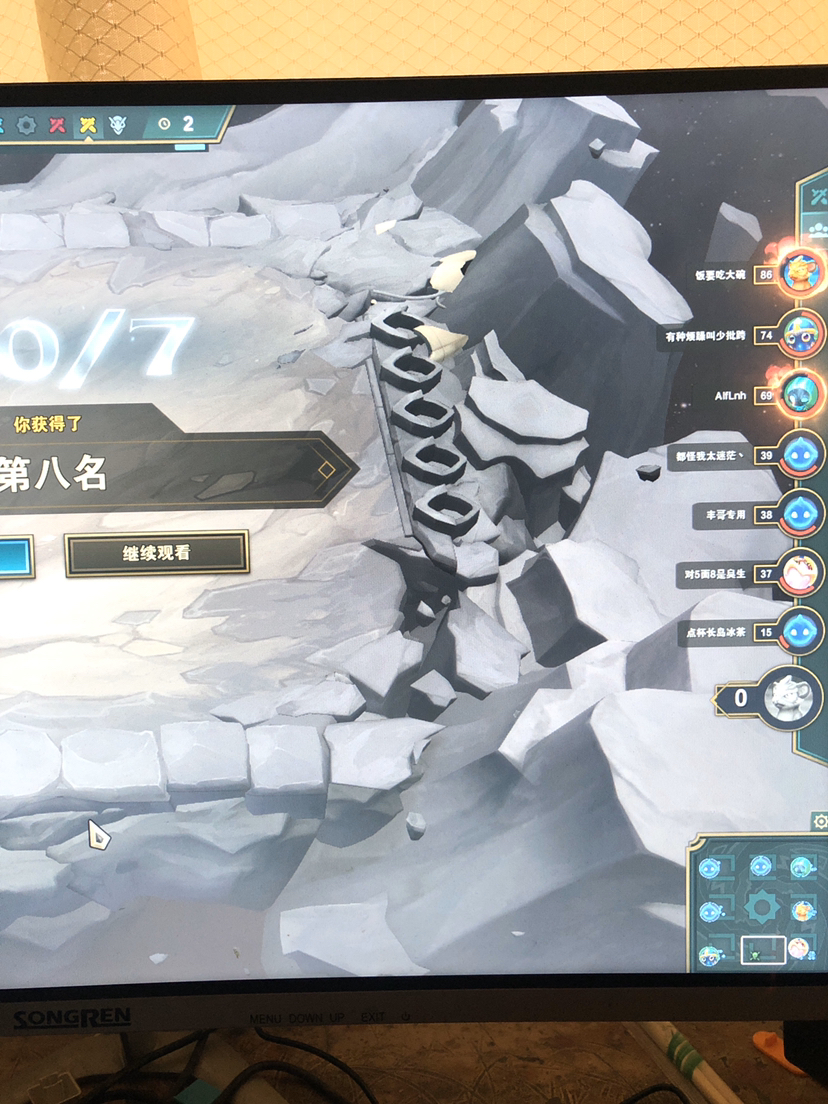Select the yellow crossed-swords current stage icon
Image resolution: width=828 pixels, height=1104 pixels.
click(x=89, y=125)
